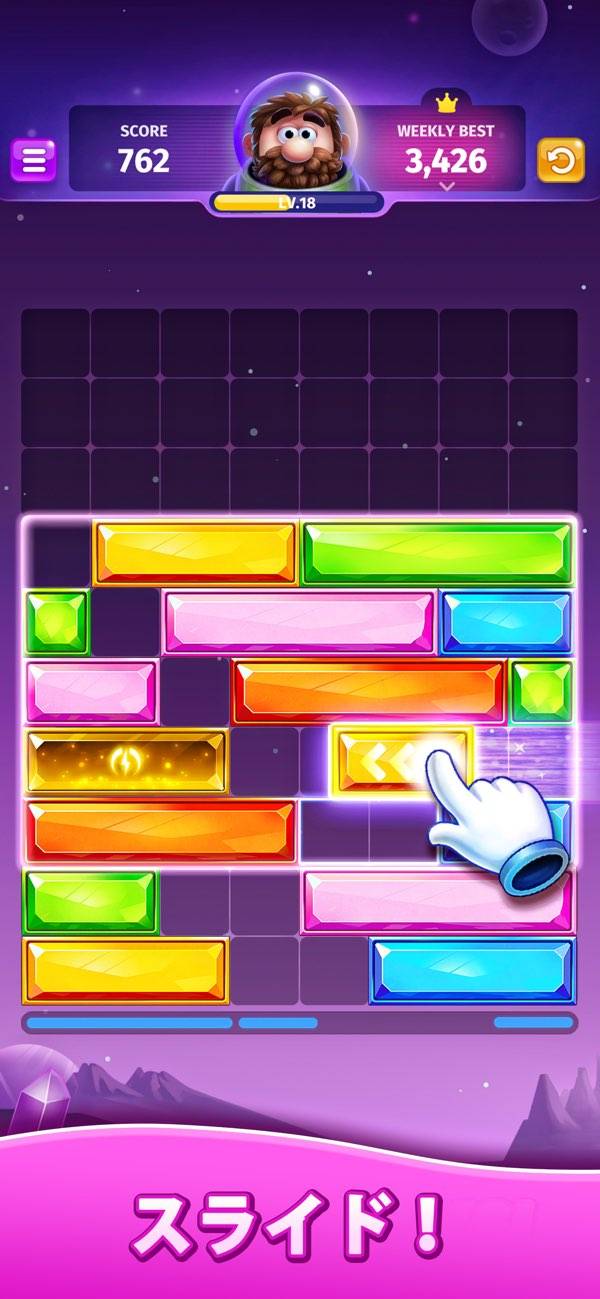Select the small green gem beside the orange block
This screenshot has height=1299, width=600.
coord(542,692)
